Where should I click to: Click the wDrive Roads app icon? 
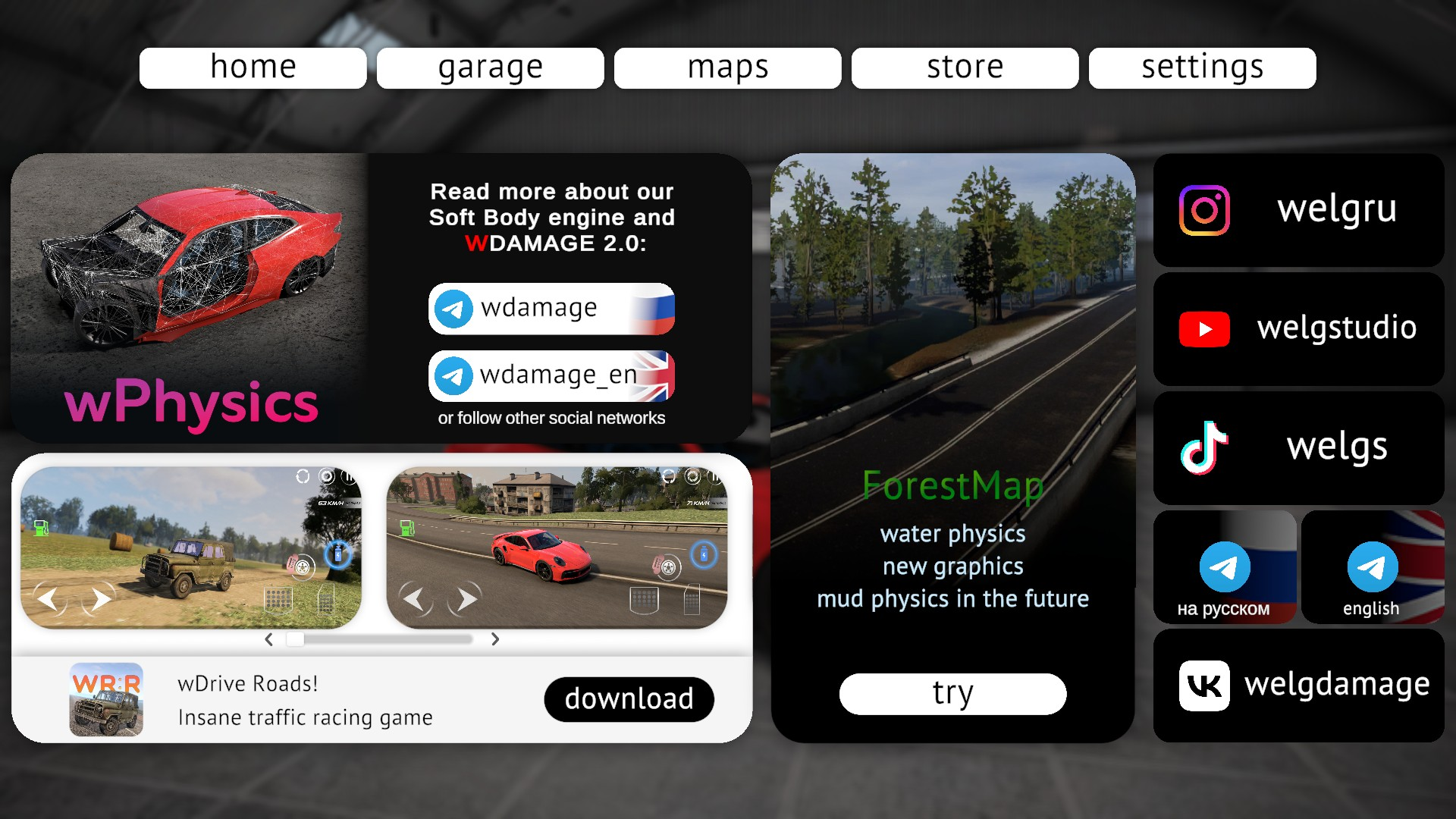106,699
